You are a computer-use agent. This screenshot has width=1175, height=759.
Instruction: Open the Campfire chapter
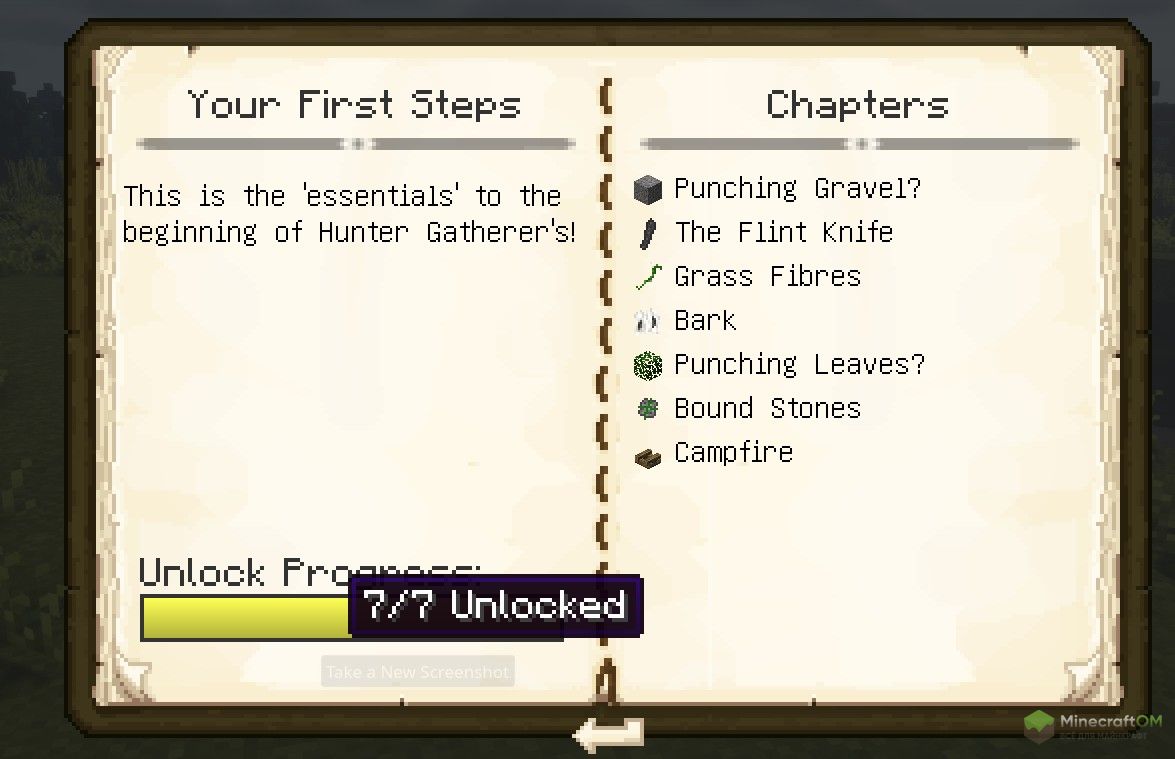(733, 452)
